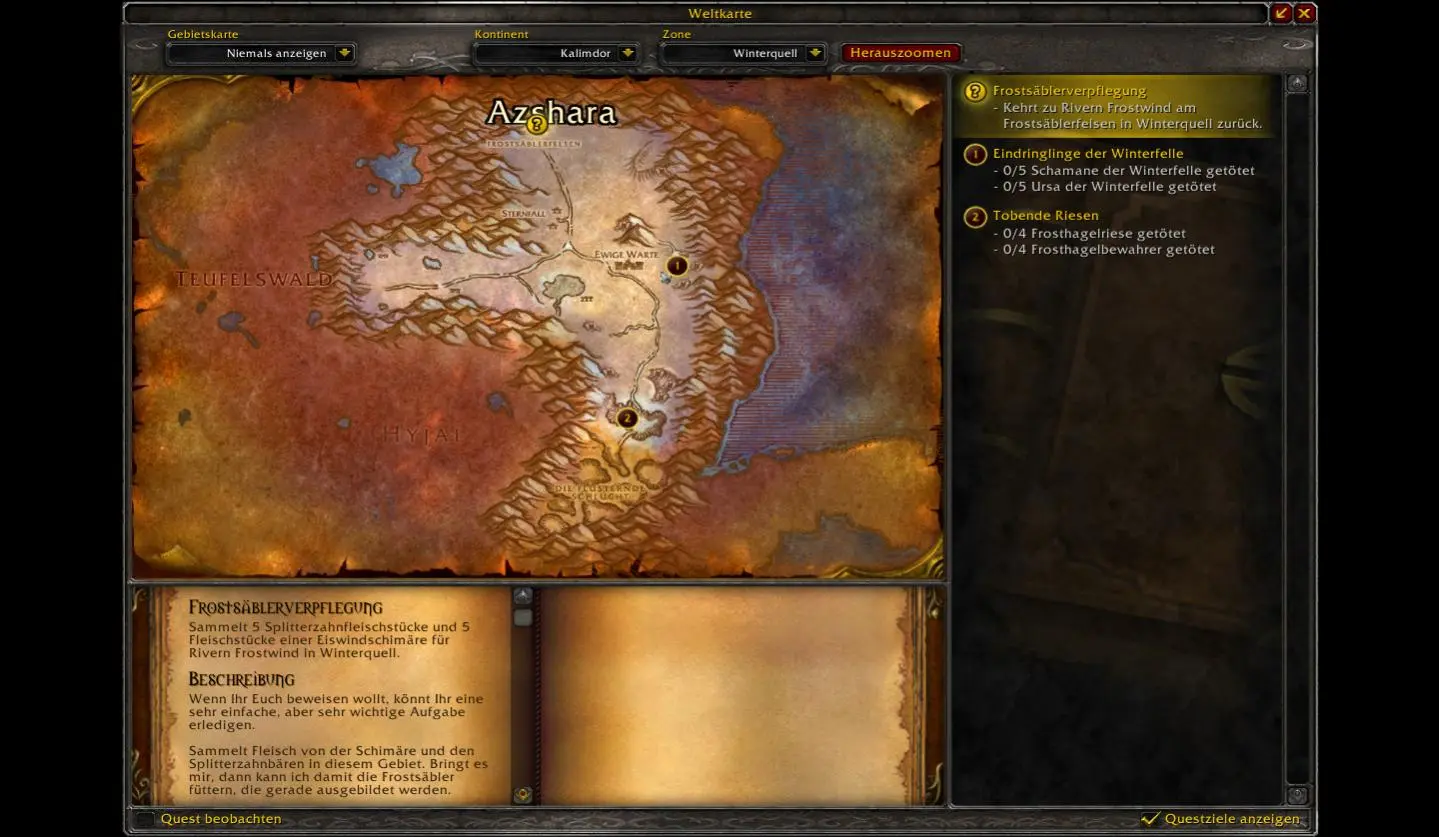The image size is (1439, 837).
Task: Choose the Tobende Riesen quest entry
Action: pyautogui.click(x=1045, y=216)
